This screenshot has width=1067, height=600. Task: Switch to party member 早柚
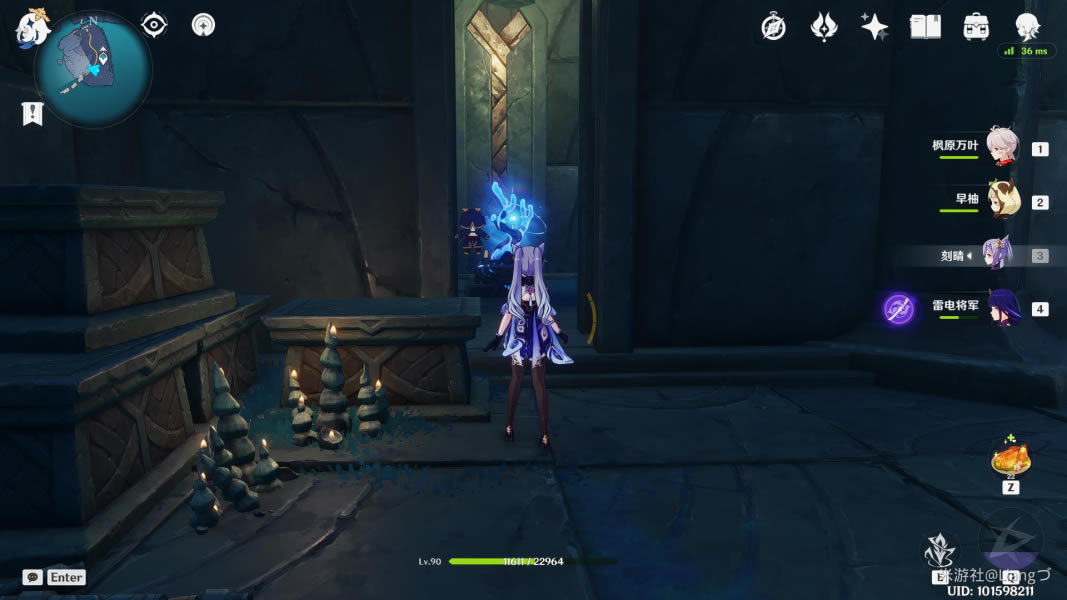[1002, 200]
